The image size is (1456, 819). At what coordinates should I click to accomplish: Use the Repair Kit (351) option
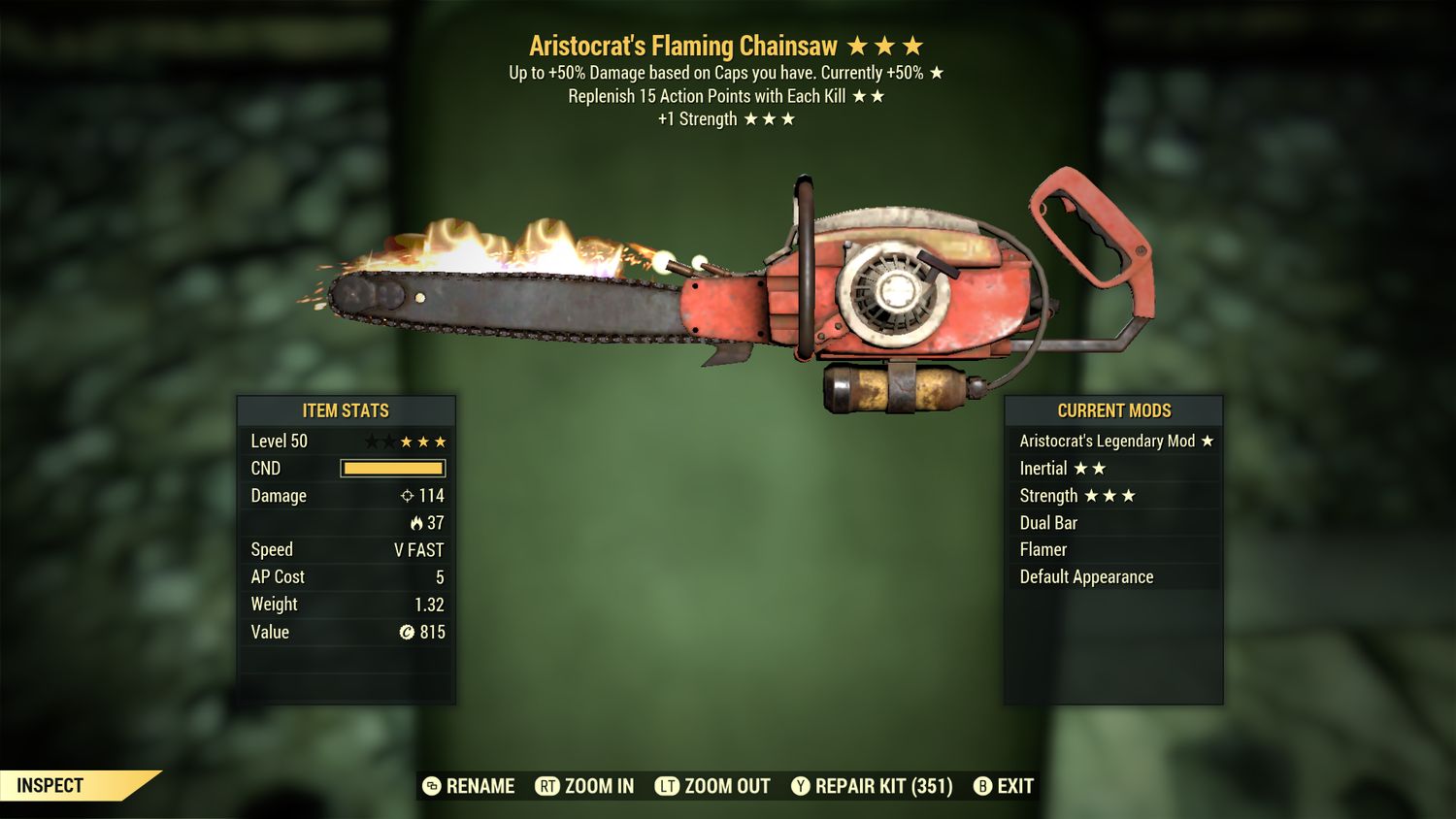pos(872,786)
